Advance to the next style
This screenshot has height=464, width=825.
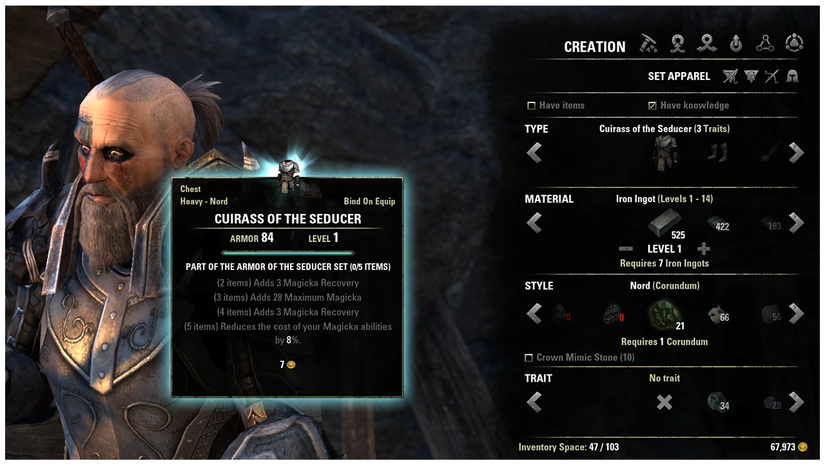coord(796,313)
